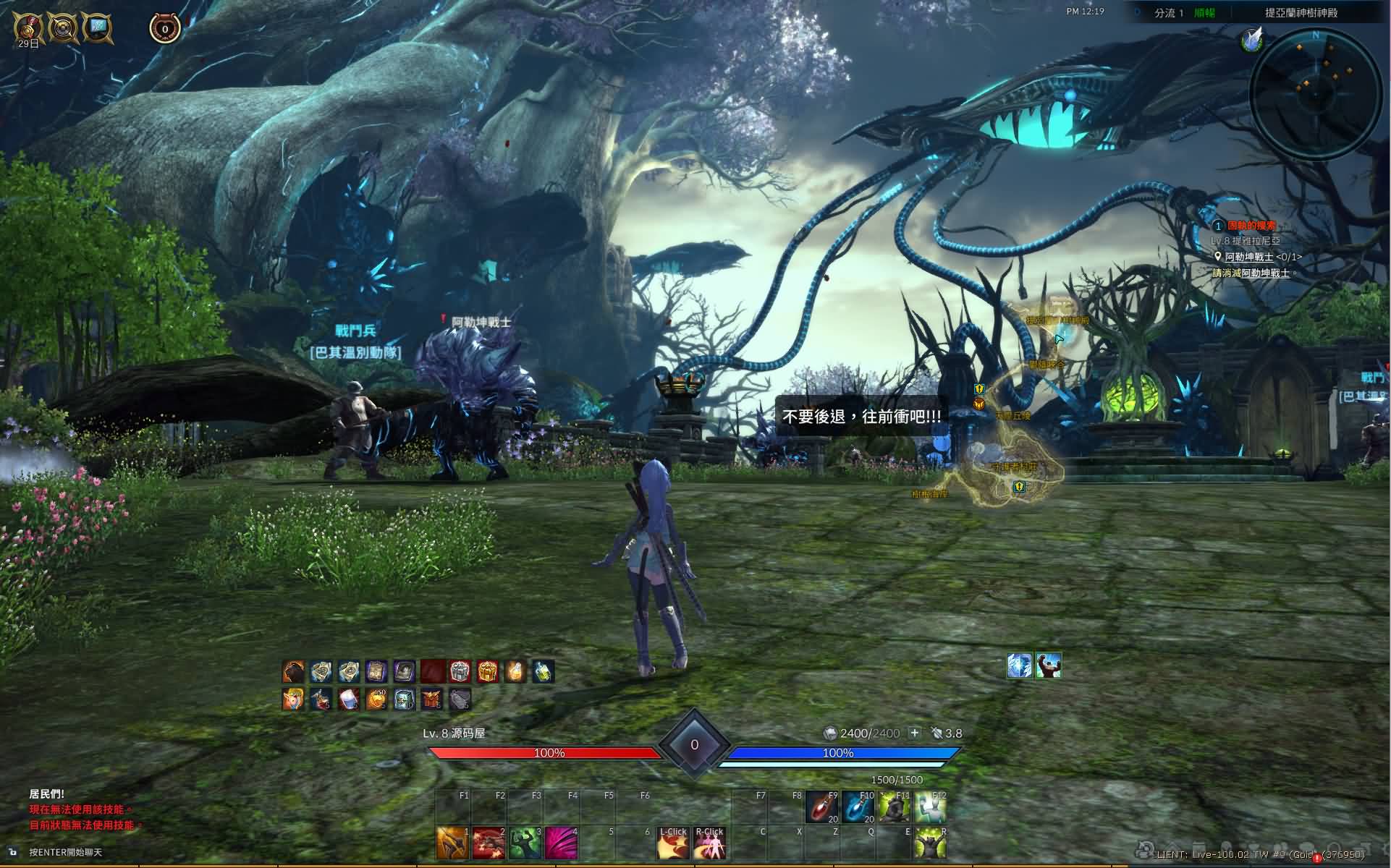Viewport: 1391px width, 868px height.
Task: Open the golden gift box item
Action: (488, 672)
